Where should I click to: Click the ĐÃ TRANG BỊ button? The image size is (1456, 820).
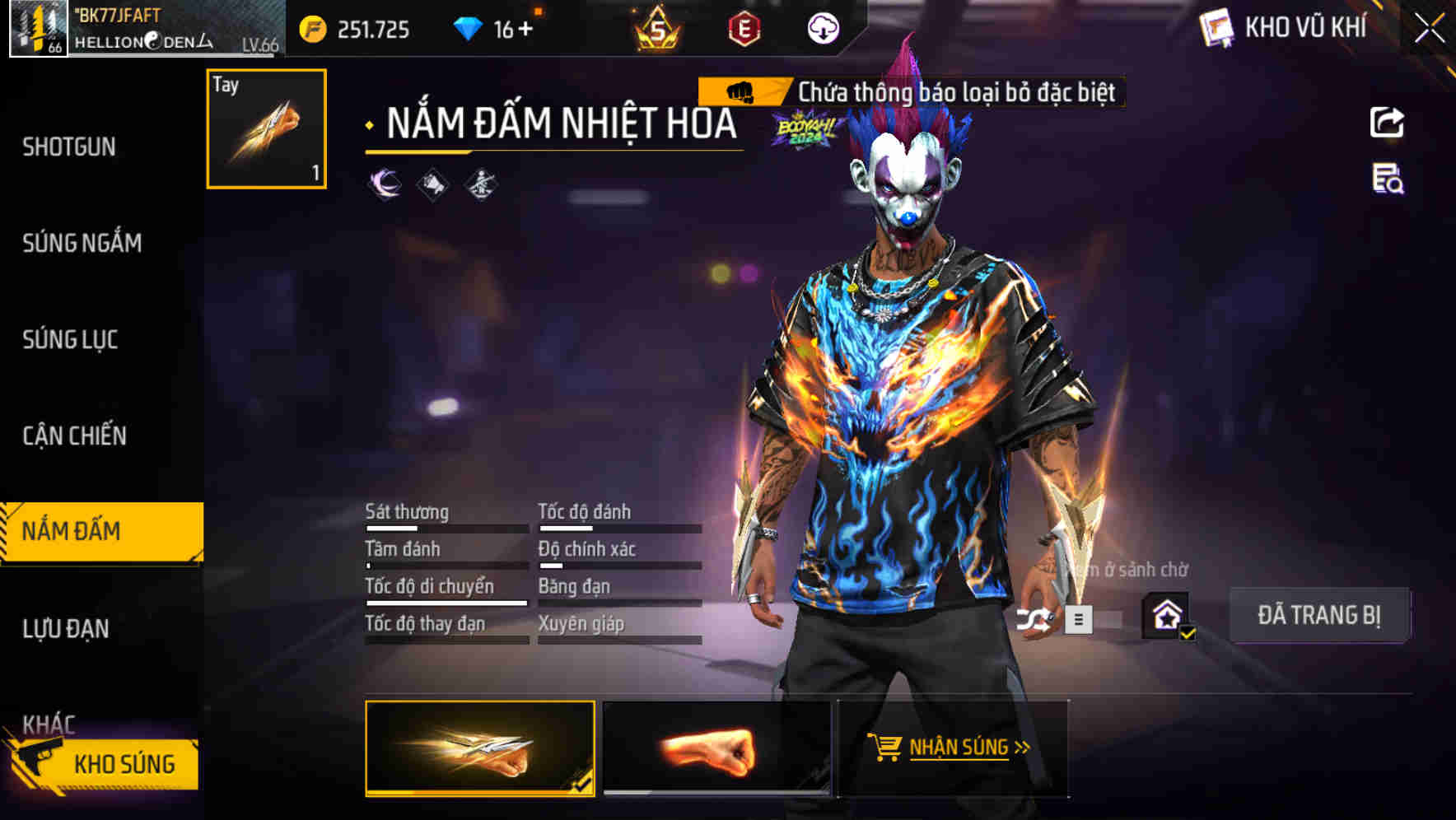click(1319, 614)
